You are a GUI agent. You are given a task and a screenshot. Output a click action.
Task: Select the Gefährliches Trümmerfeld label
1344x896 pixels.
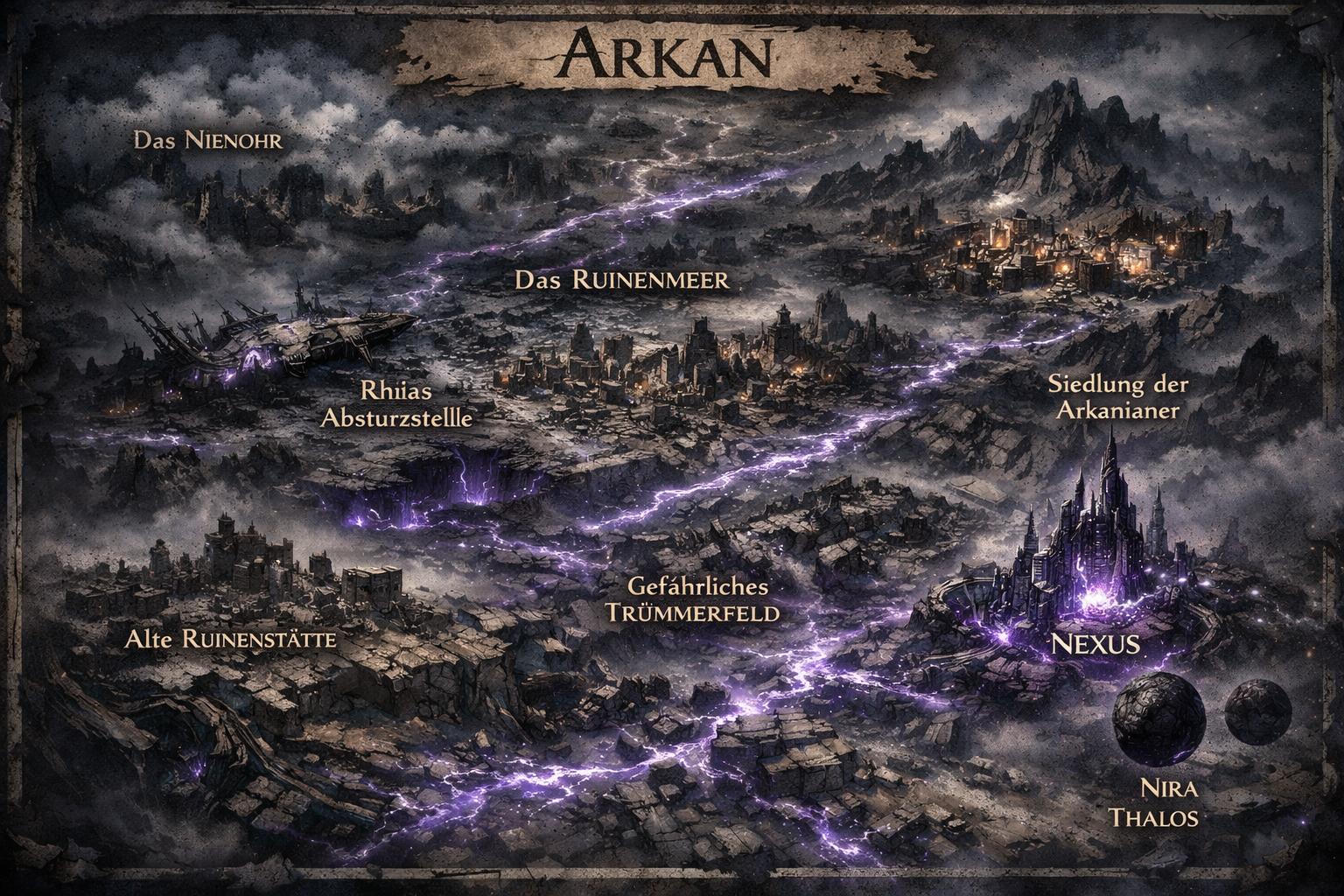(x=693, y=599)
